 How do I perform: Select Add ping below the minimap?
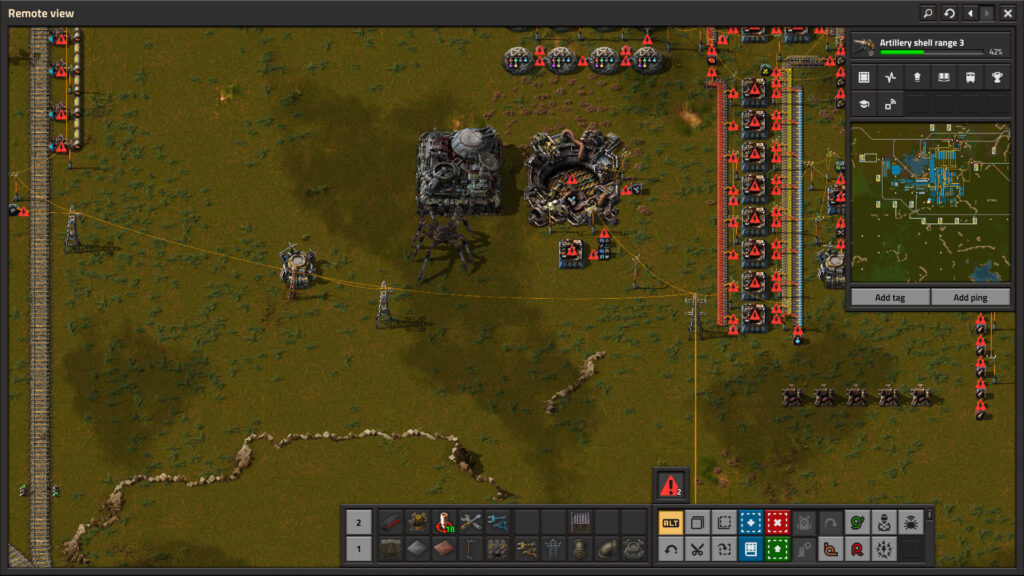pyautogui.click(x=970, y=298)
